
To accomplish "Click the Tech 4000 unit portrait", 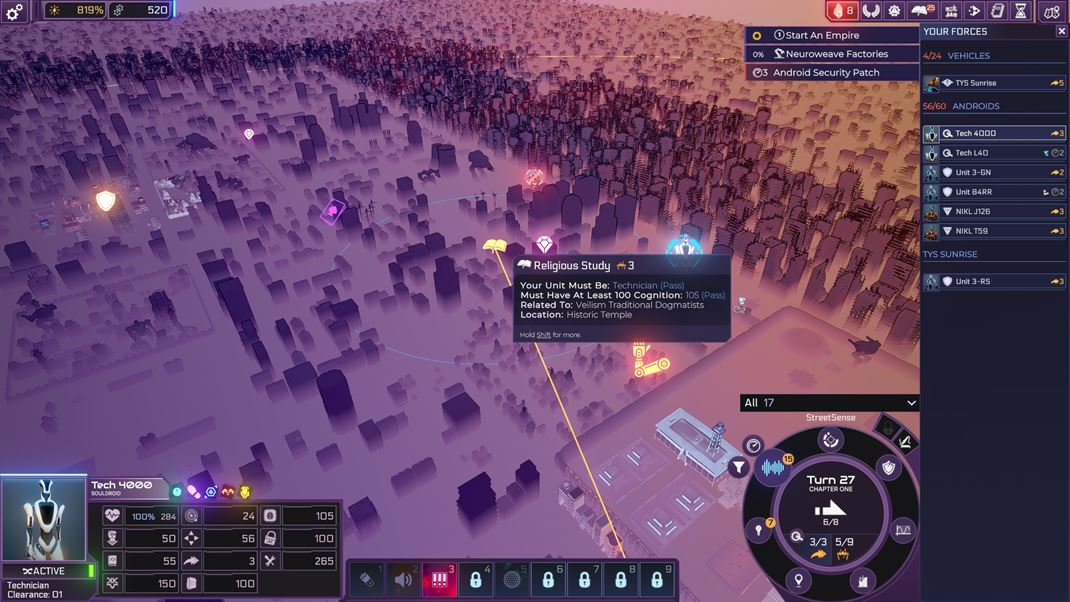I will coord(43,519).
